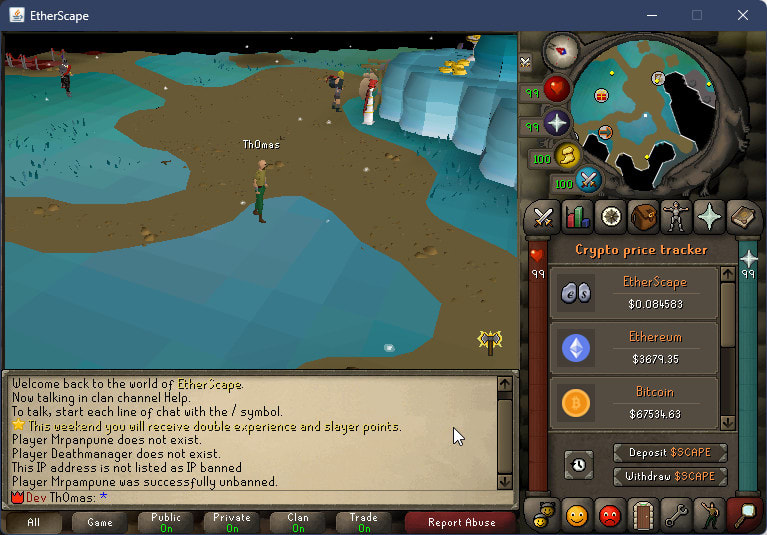Click the Withdraw $SCAPE button
The height and width of the screenshot is (535, 767).
[670, 476]
